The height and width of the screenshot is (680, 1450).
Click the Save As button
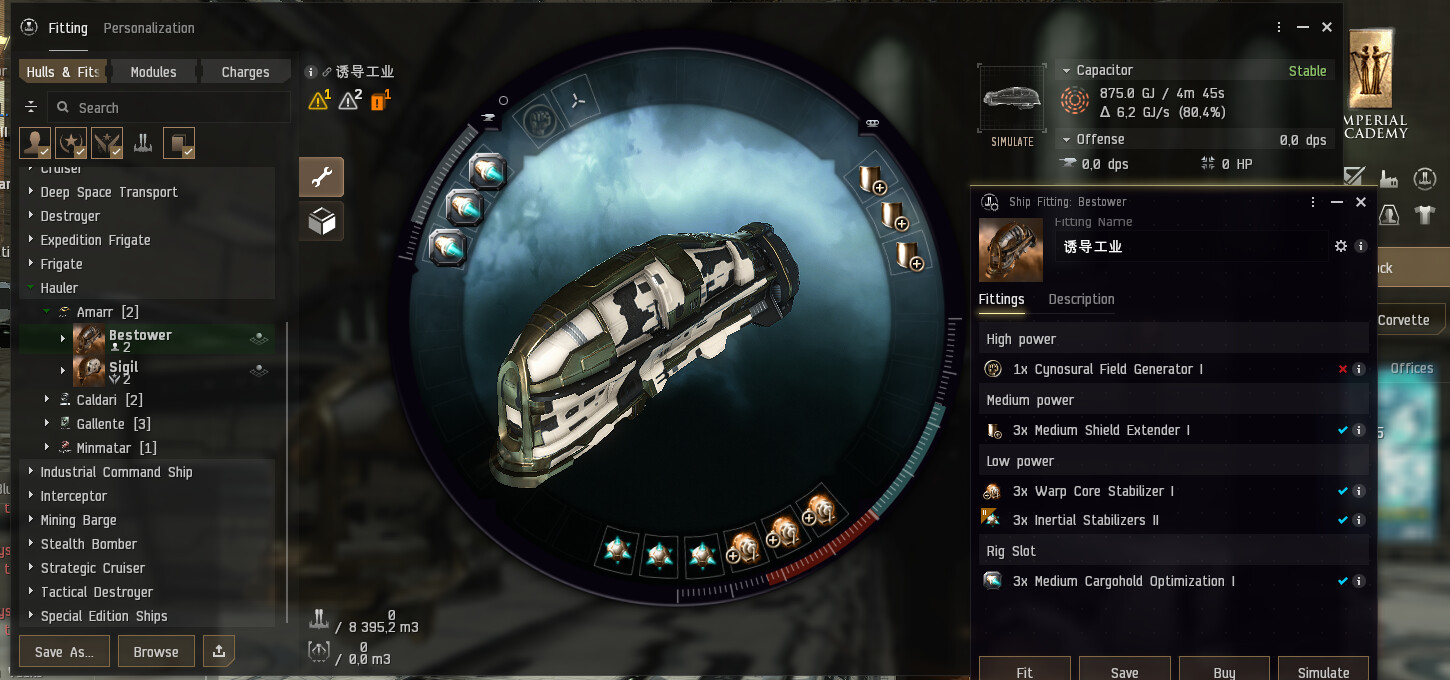click(64, 652)
